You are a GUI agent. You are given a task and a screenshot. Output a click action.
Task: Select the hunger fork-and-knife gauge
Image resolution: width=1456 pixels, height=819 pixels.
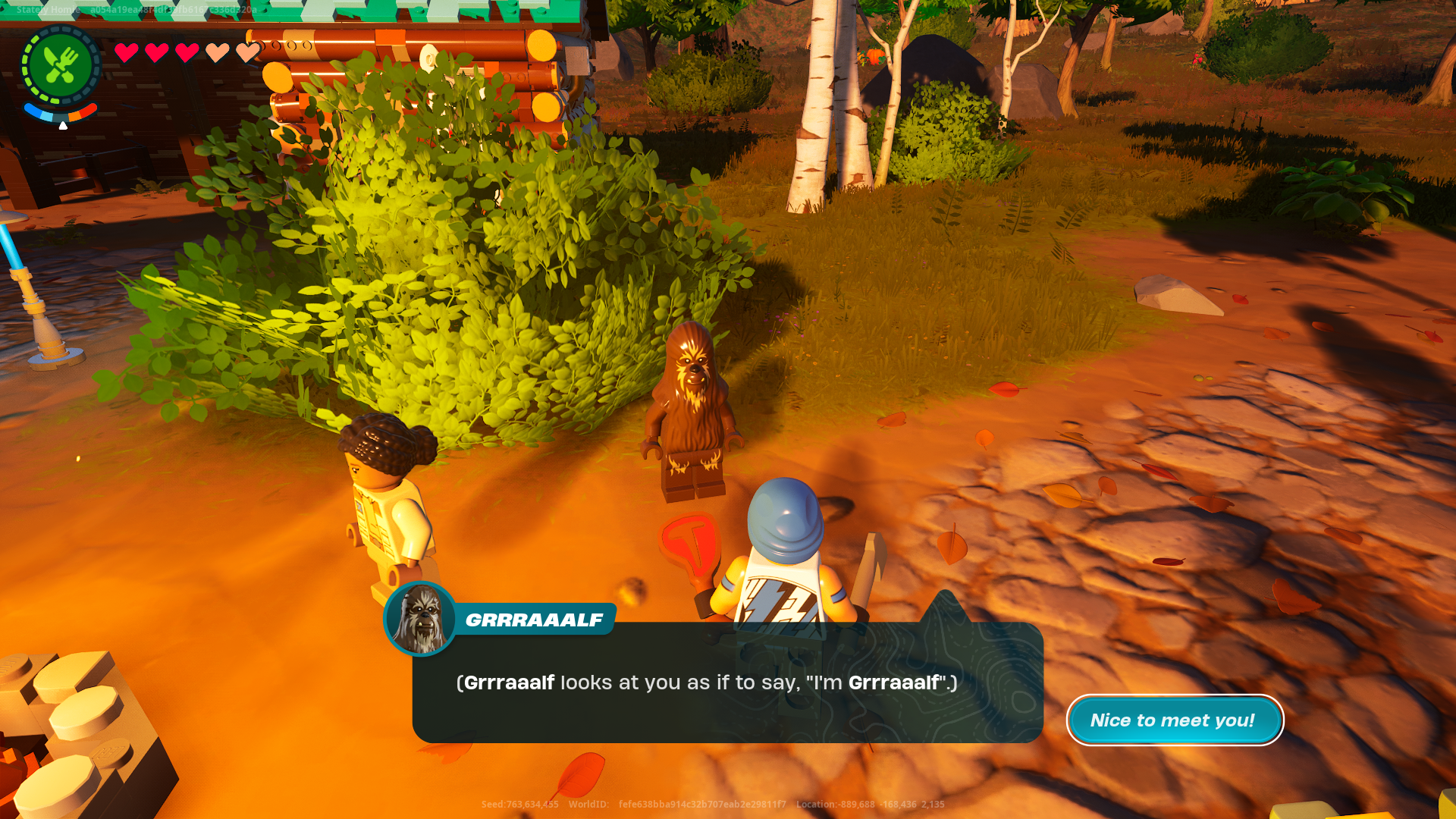pos(61,66)
